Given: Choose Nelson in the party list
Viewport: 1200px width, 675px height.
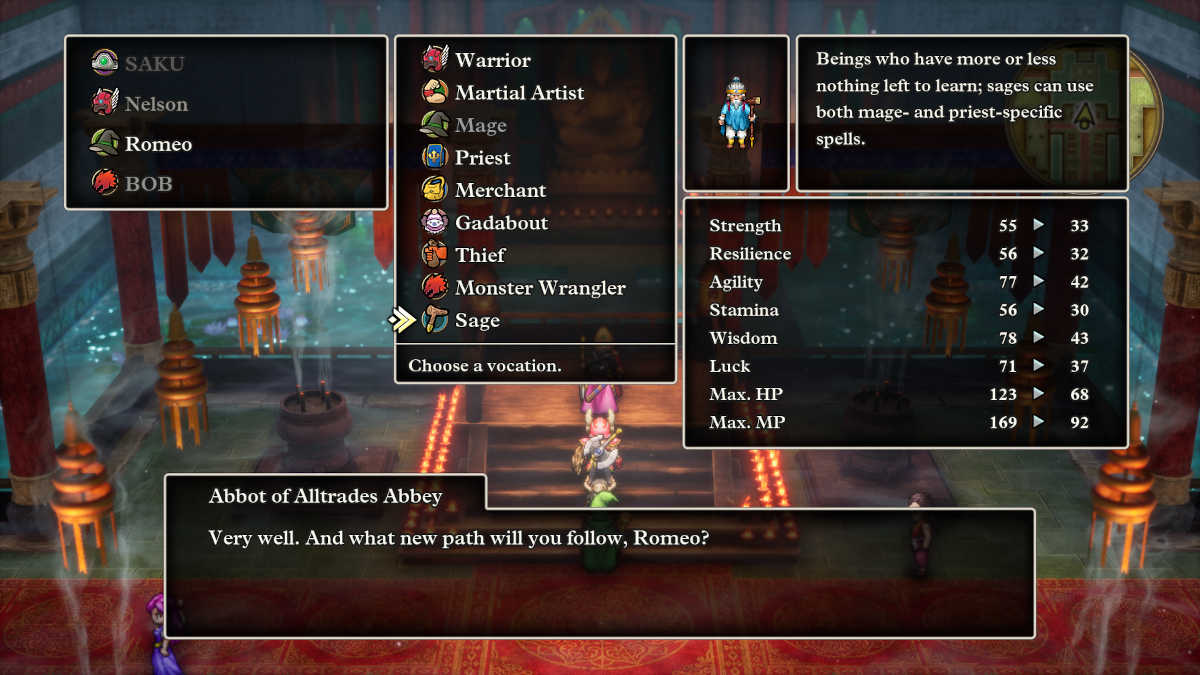Looking at the screenshot, I should pos(155,104).
